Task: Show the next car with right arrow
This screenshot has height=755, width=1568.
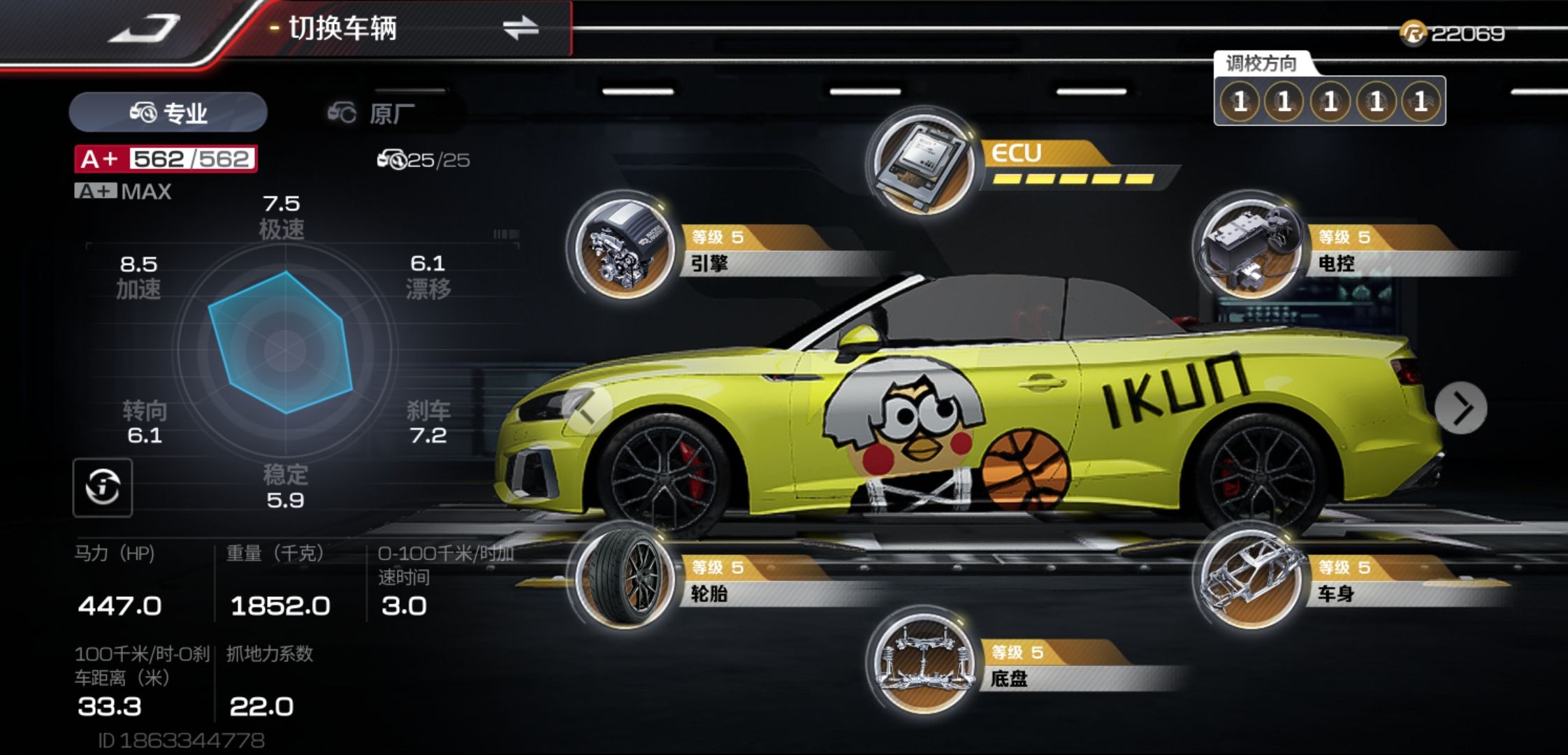Action: [1460, 408]
